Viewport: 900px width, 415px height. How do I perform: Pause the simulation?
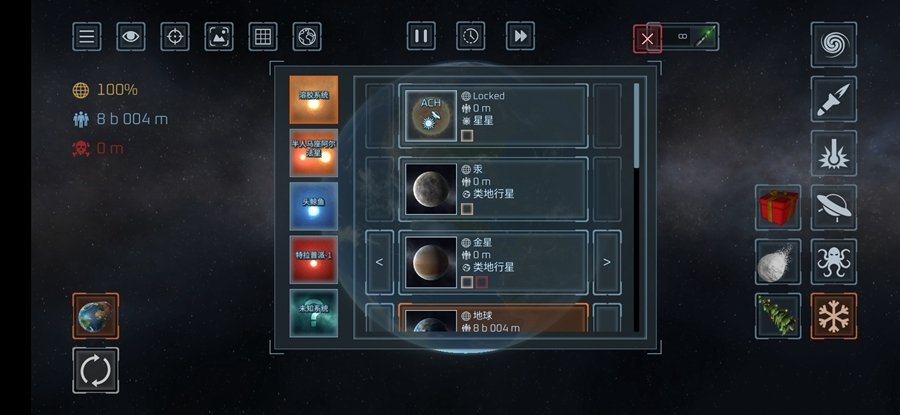[x=421, y=36]
